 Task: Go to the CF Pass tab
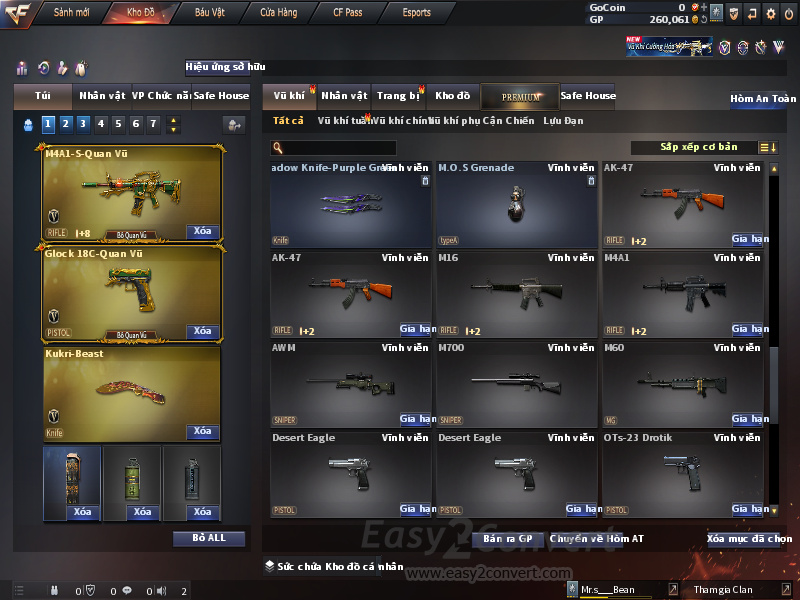[348, 13]
